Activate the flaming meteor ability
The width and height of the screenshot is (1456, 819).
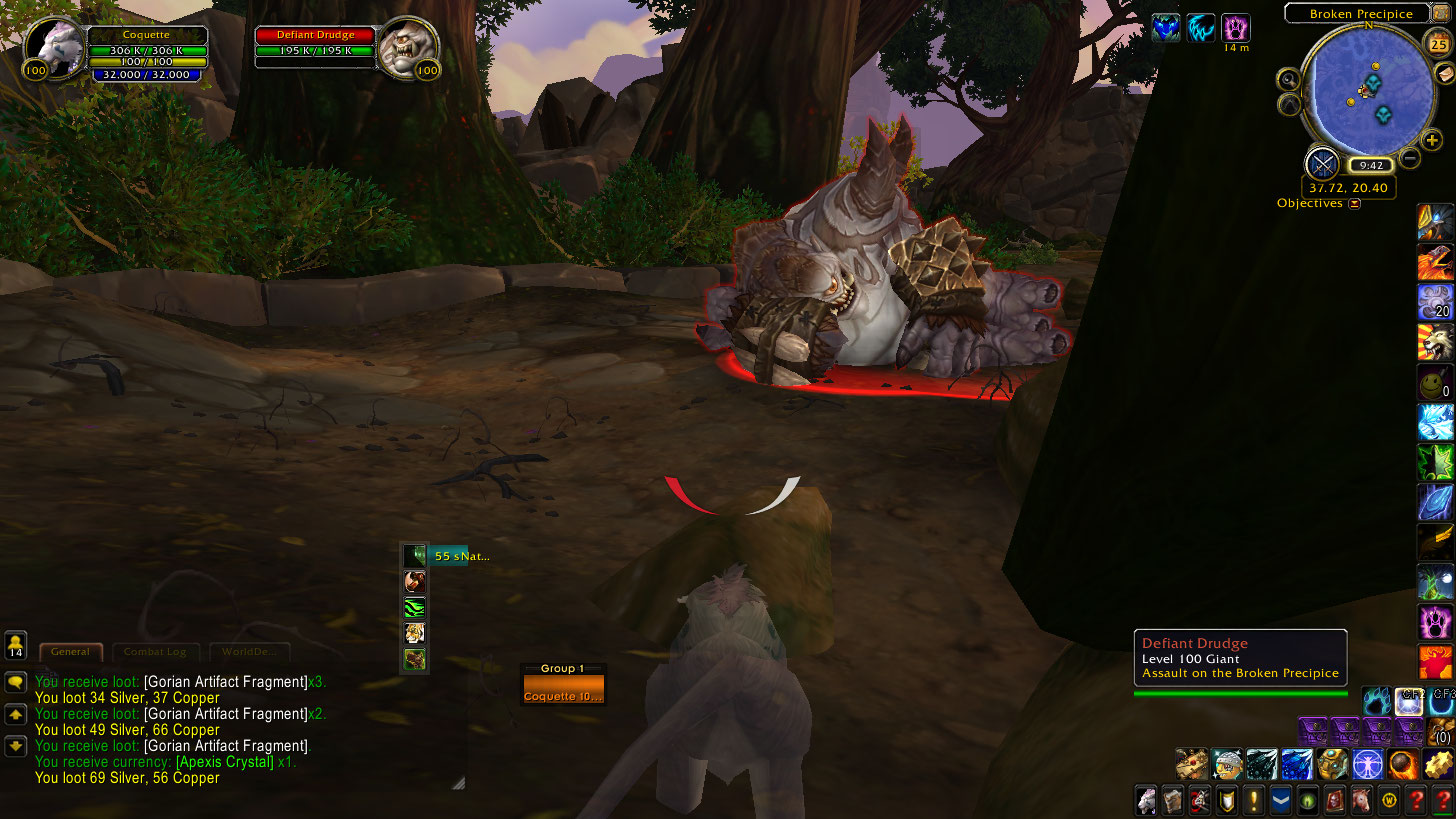(x=1404, y=764)
